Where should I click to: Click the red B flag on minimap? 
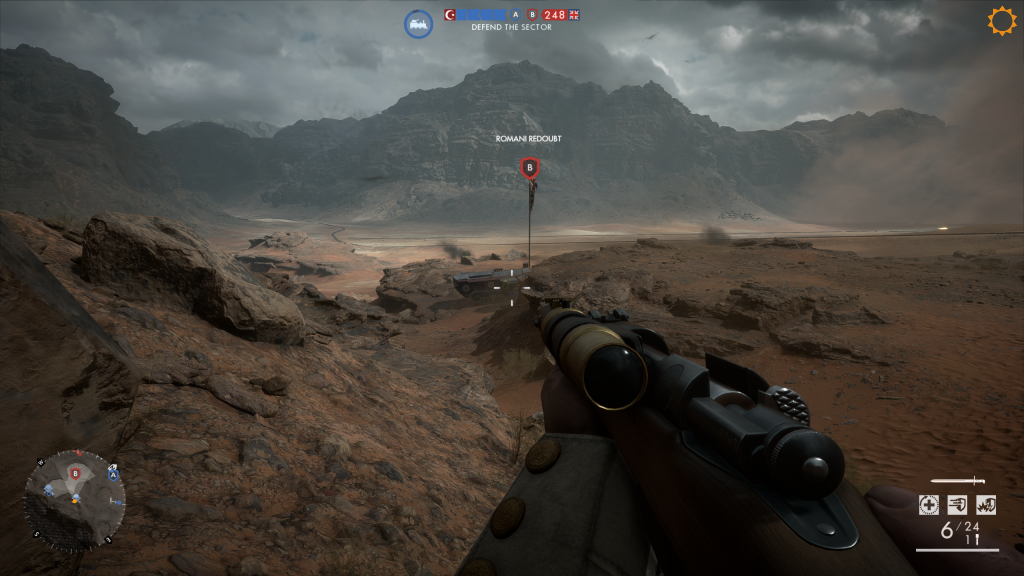click(75, 472)
